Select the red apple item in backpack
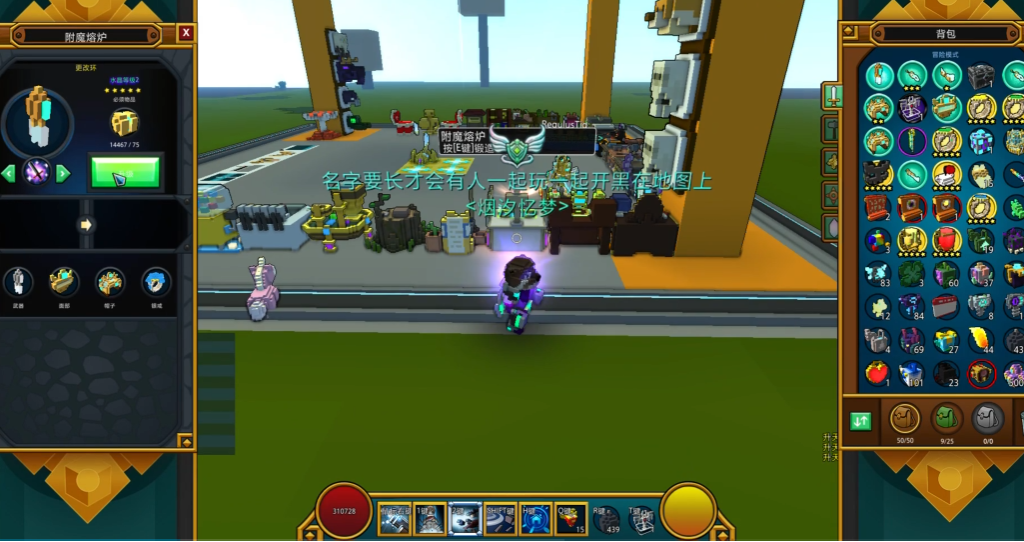Viewport: 1024px width, 542px height. (x=877, y=374)
